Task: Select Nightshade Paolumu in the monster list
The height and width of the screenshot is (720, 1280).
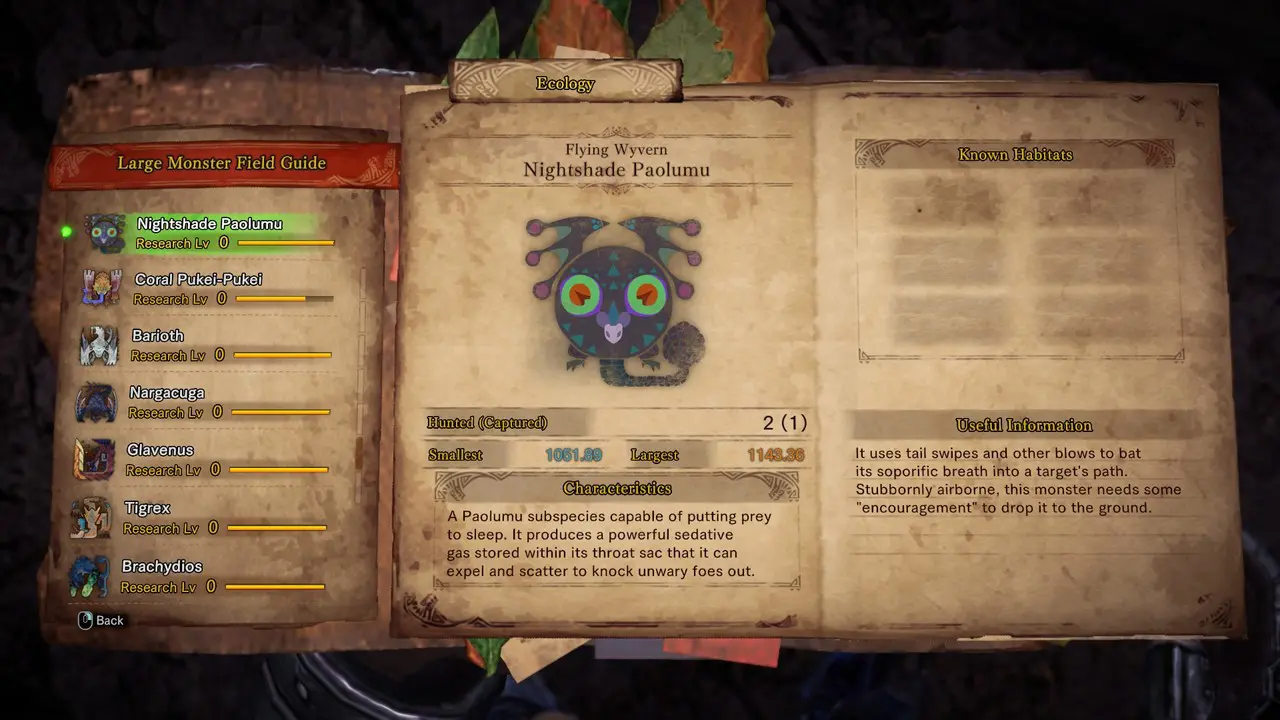Action: coord(209,232)
